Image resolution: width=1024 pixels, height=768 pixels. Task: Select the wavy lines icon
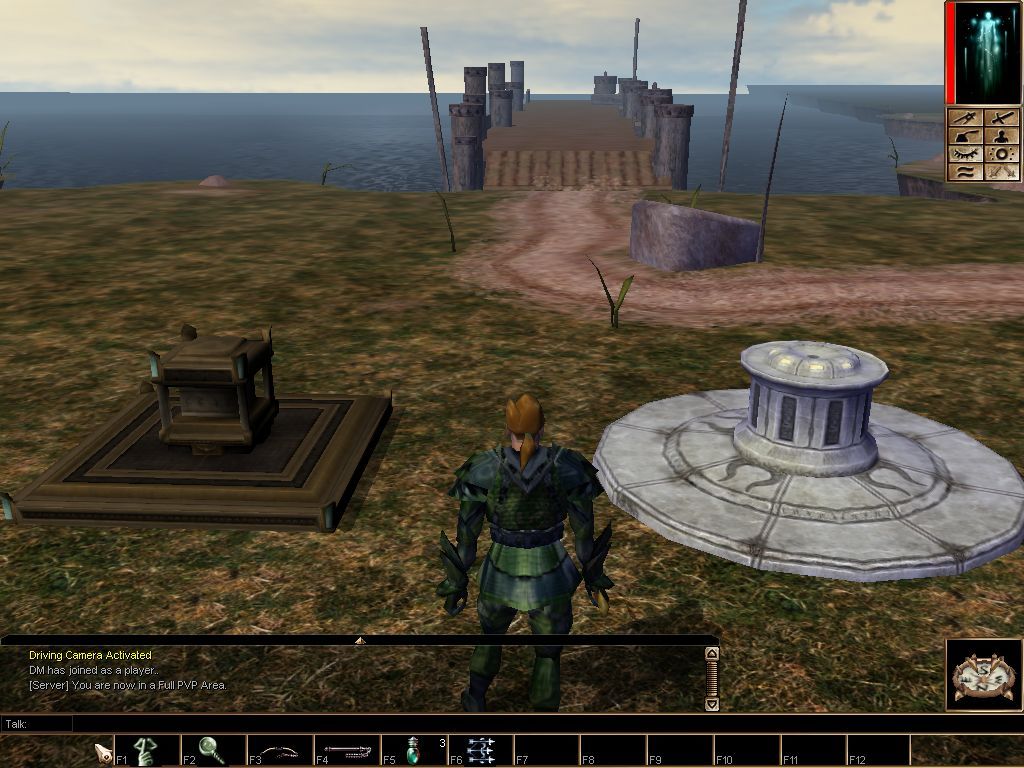tap(966, 172)
